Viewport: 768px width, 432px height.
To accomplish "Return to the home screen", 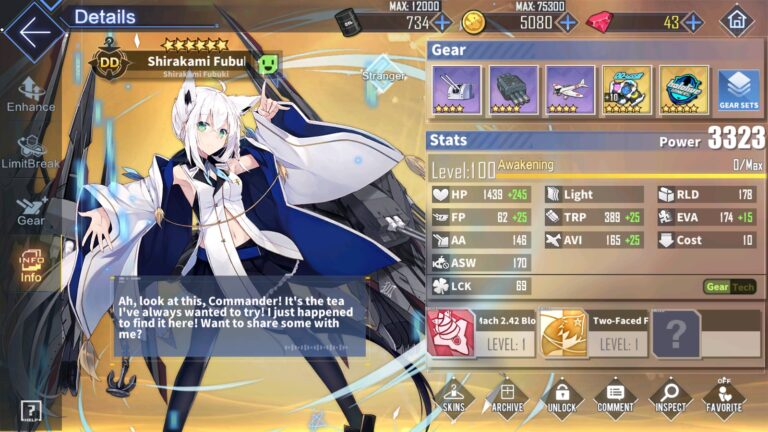I will [x=737, y=20].
